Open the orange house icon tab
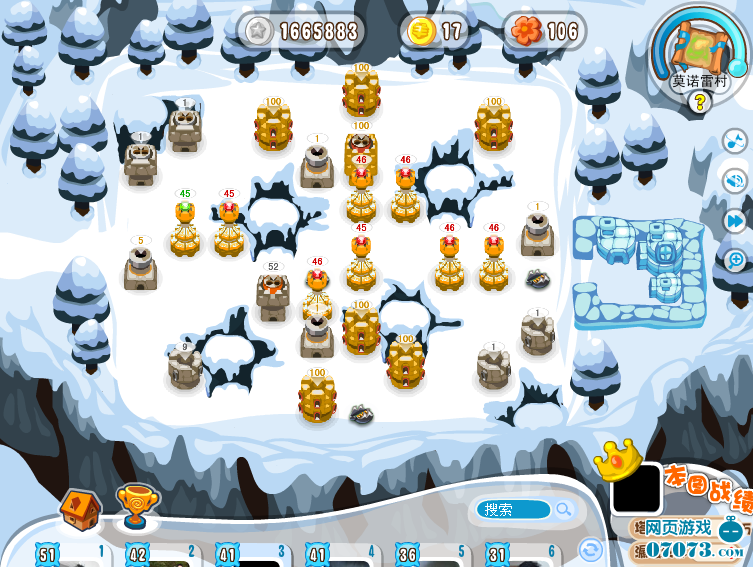 (80, 508)
